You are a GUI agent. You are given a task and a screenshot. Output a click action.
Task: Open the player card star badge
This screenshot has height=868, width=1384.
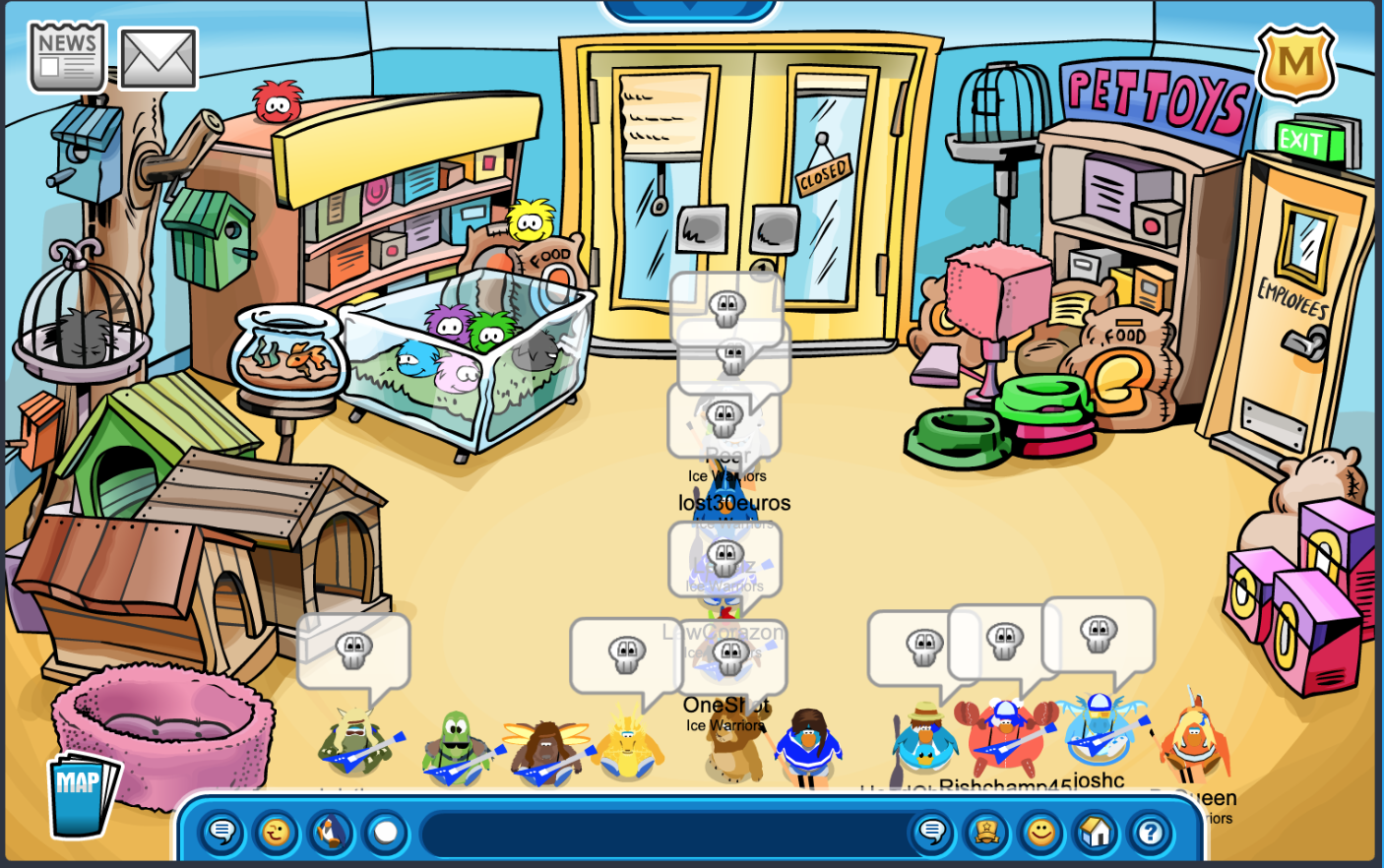[986, 834]
